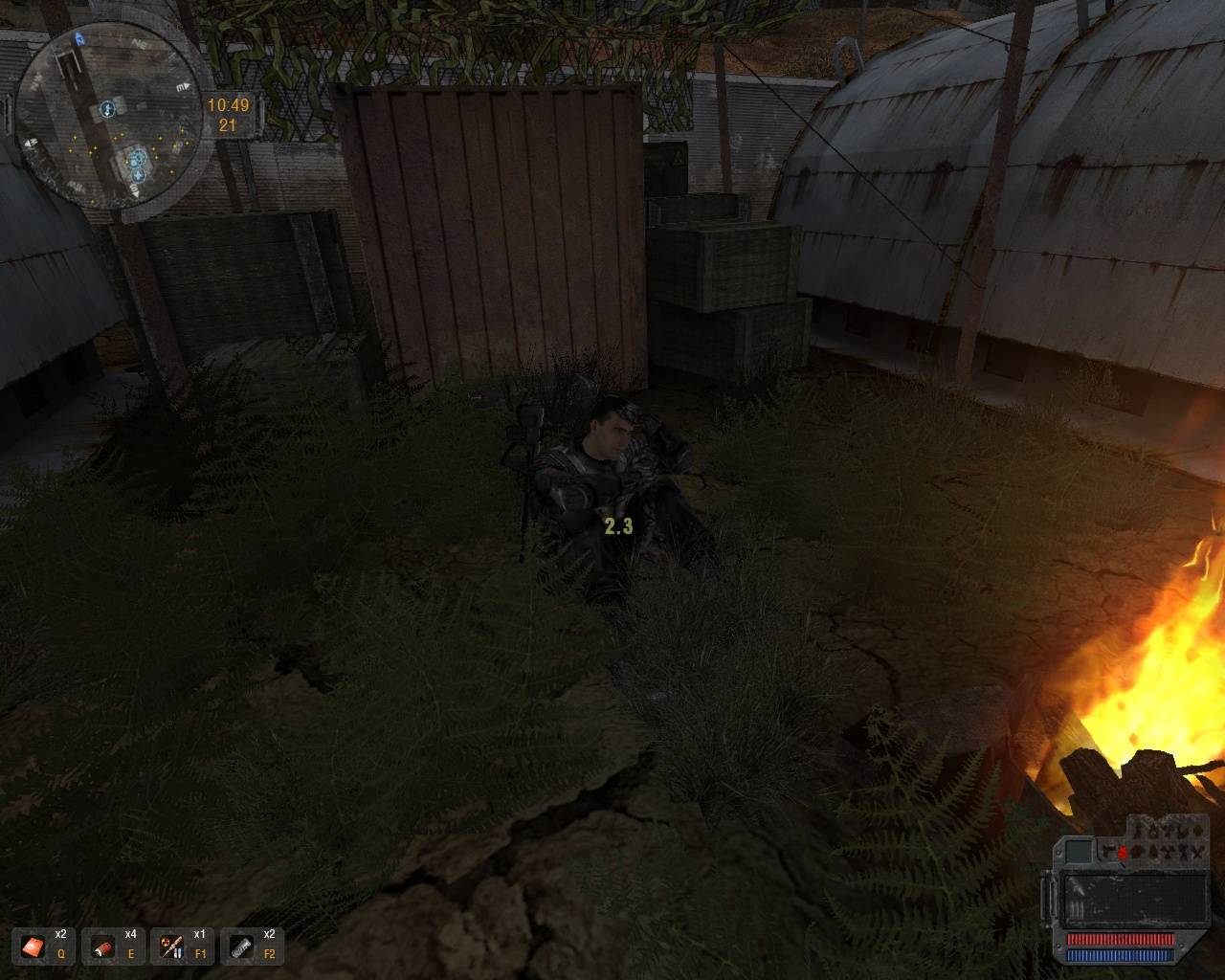The width and height of the screenshot is (1225, 980).
Task: Click the crossed-out status icon on the HUD
Action: [x=1198, y=854]
